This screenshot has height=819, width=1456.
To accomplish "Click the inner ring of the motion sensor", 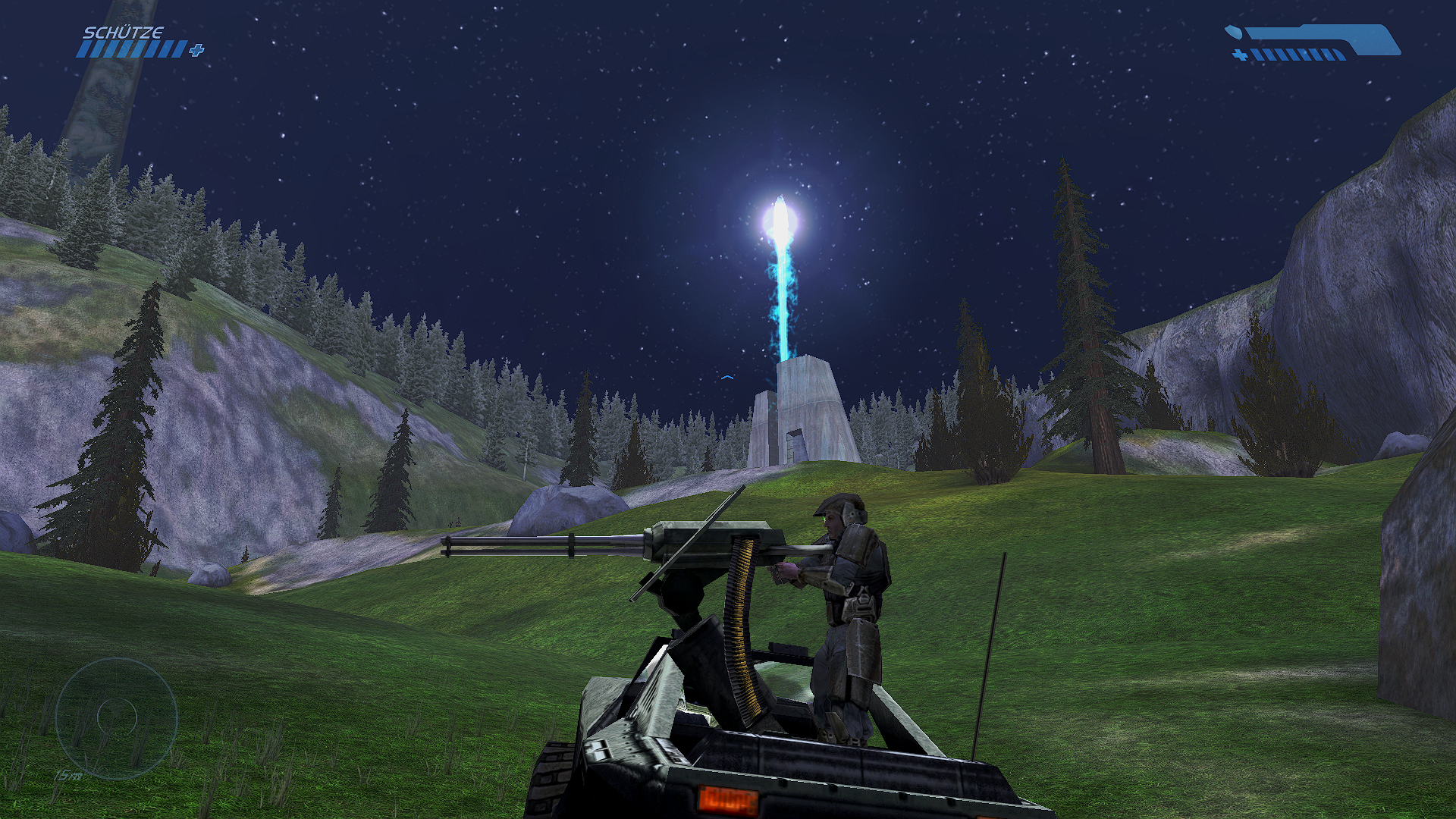I will [117, 716].
